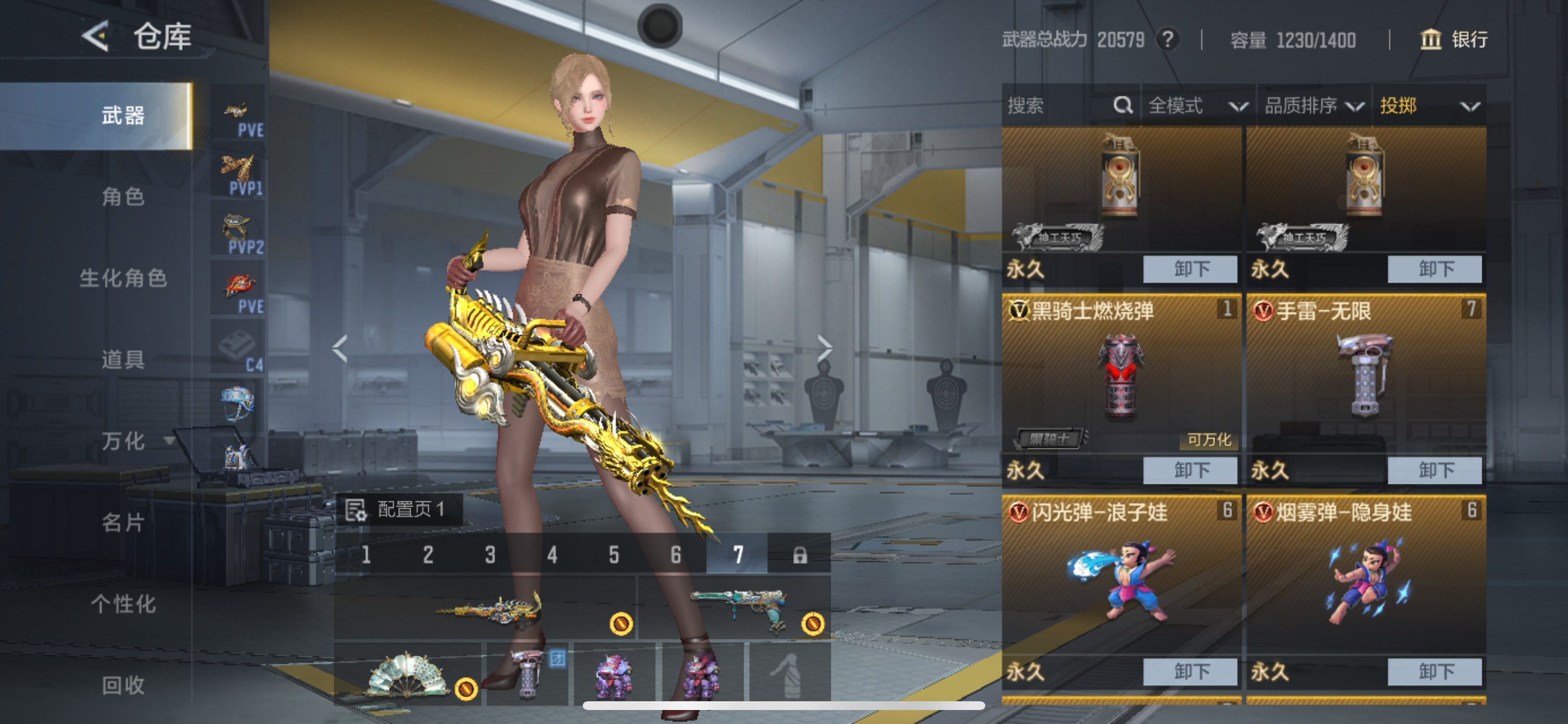Switch to the 角色 category

[x=123, y=196]
